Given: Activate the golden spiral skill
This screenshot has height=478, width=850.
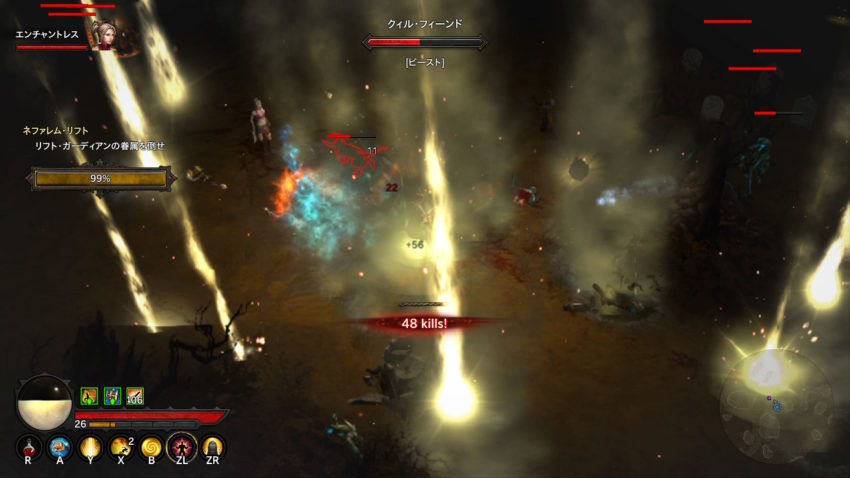Looking at the screenshot, I should click(152, 446).
